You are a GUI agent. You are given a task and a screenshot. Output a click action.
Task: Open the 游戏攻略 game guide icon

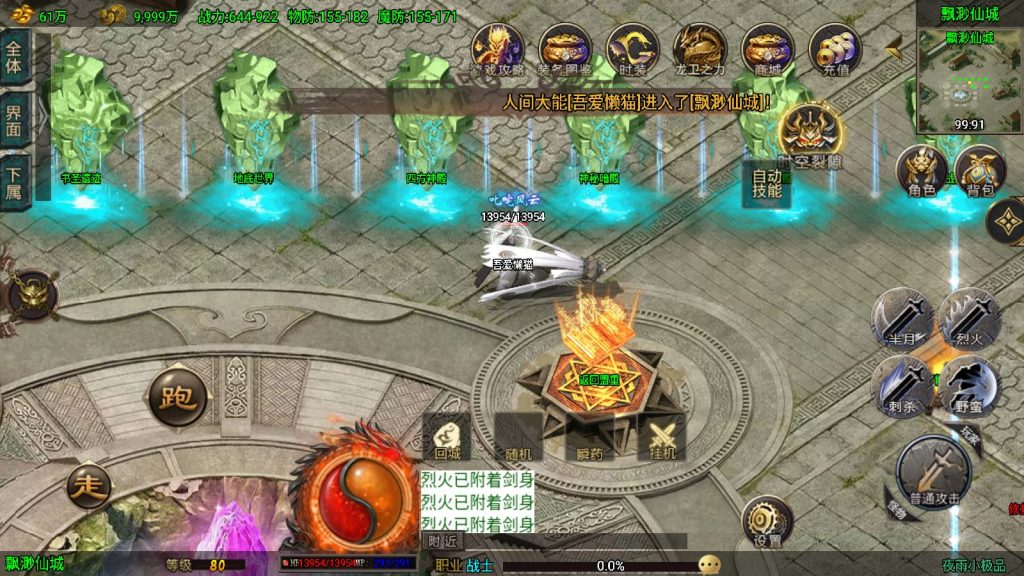point(497,50)
